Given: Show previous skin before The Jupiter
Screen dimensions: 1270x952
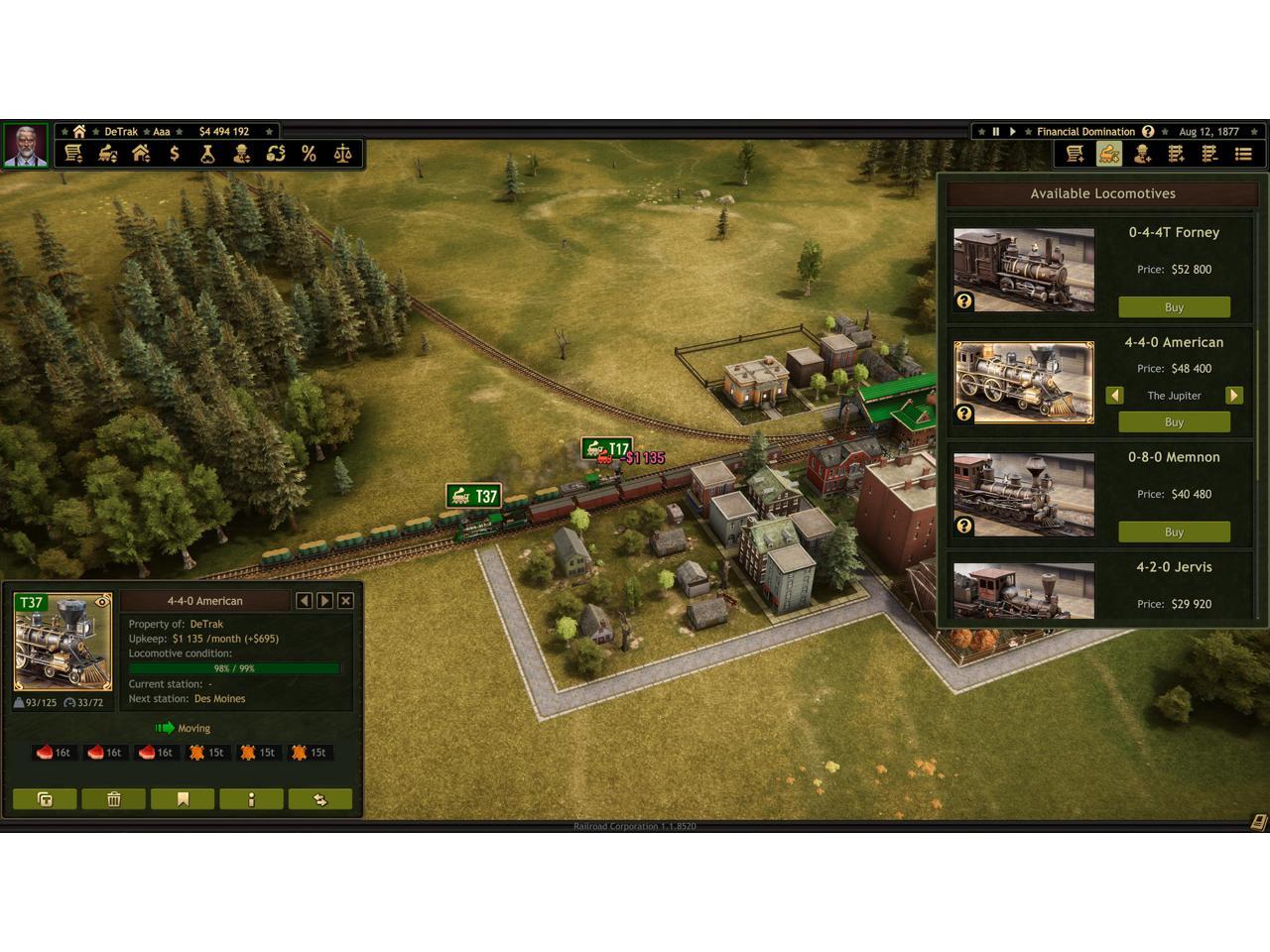Looking at the screenshot, I should point(1114,395).
